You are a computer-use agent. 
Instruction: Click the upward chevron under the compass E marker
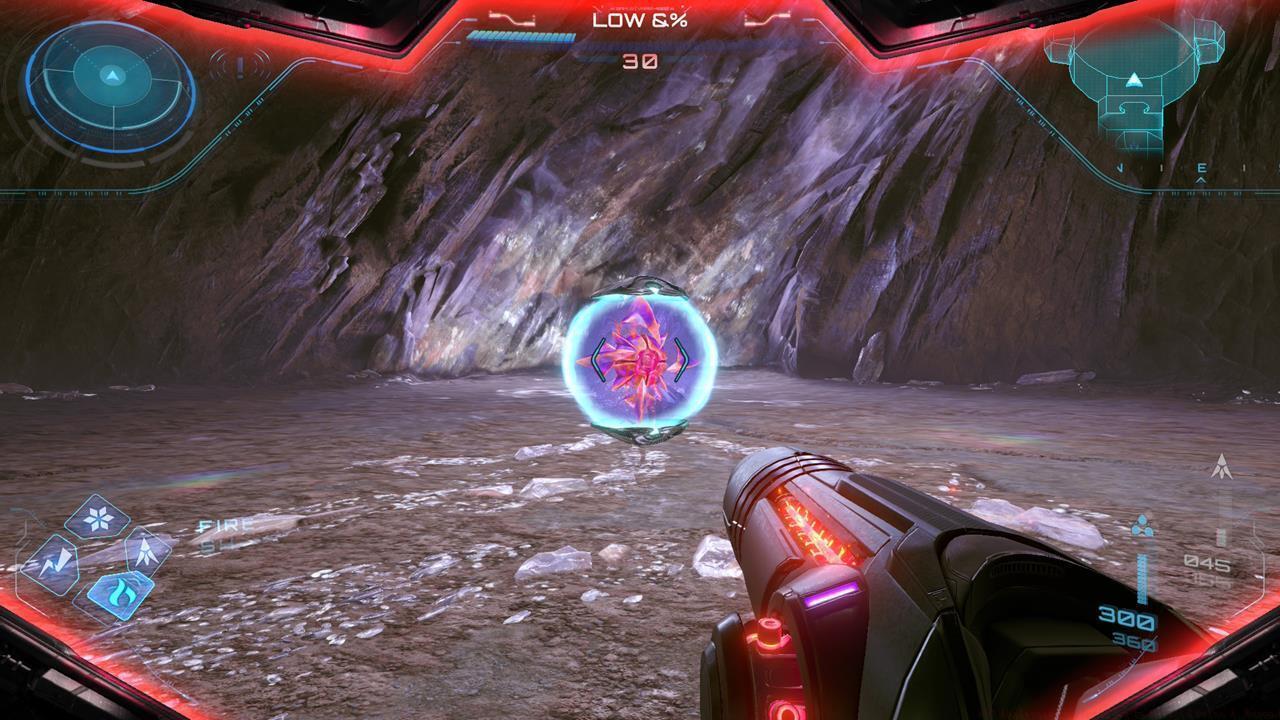(1200, 180)
